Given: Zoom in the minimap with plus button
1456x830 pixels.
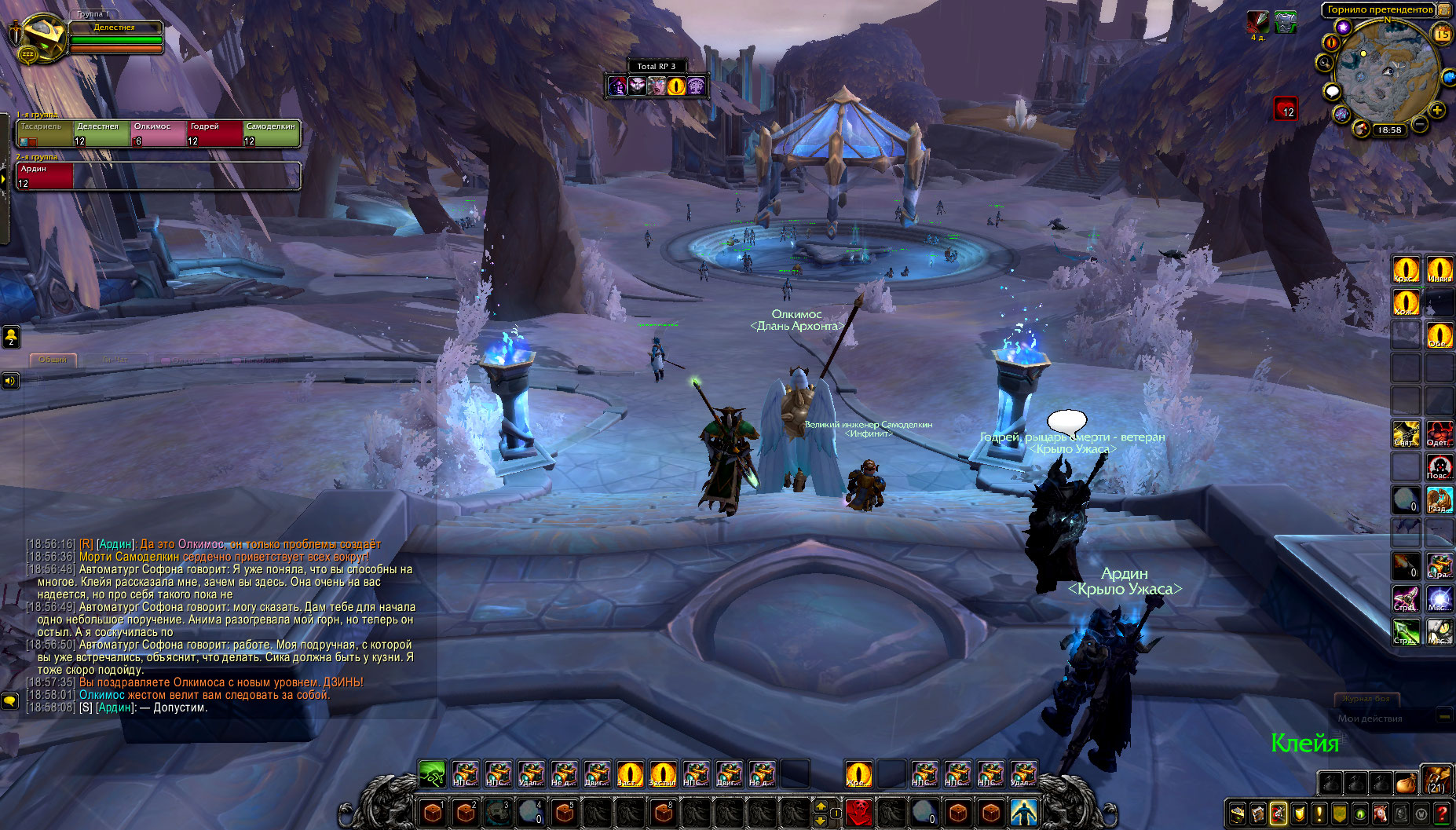Looking at the screenshot, I should (x=1437, y=111).
